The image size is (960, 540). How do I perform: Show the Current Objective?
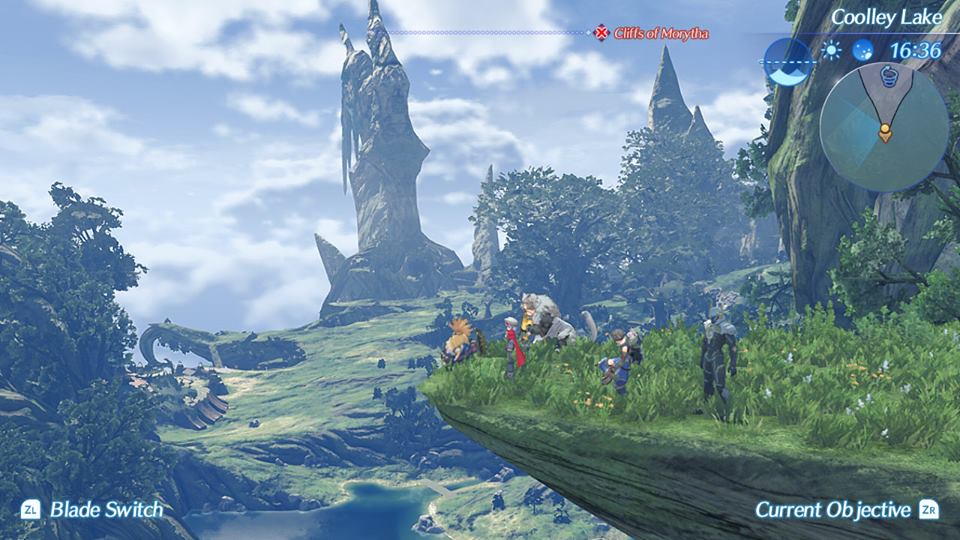[845, 510]
